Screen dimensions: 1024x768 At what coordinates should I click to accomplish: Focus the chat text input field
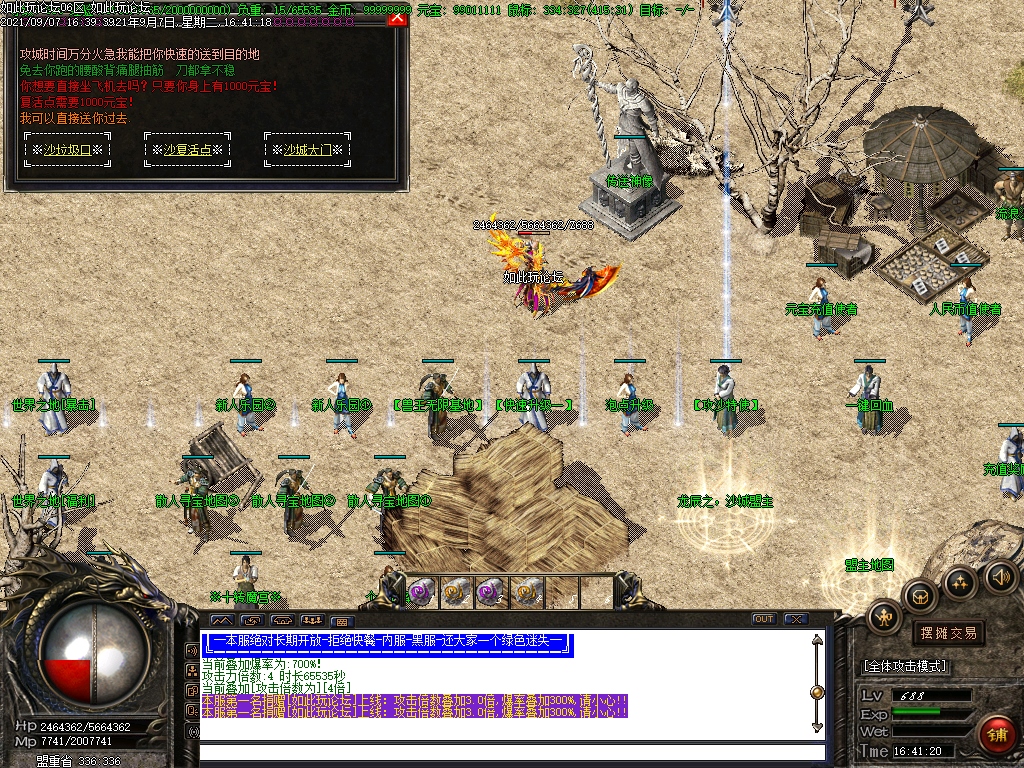(510, 752)
